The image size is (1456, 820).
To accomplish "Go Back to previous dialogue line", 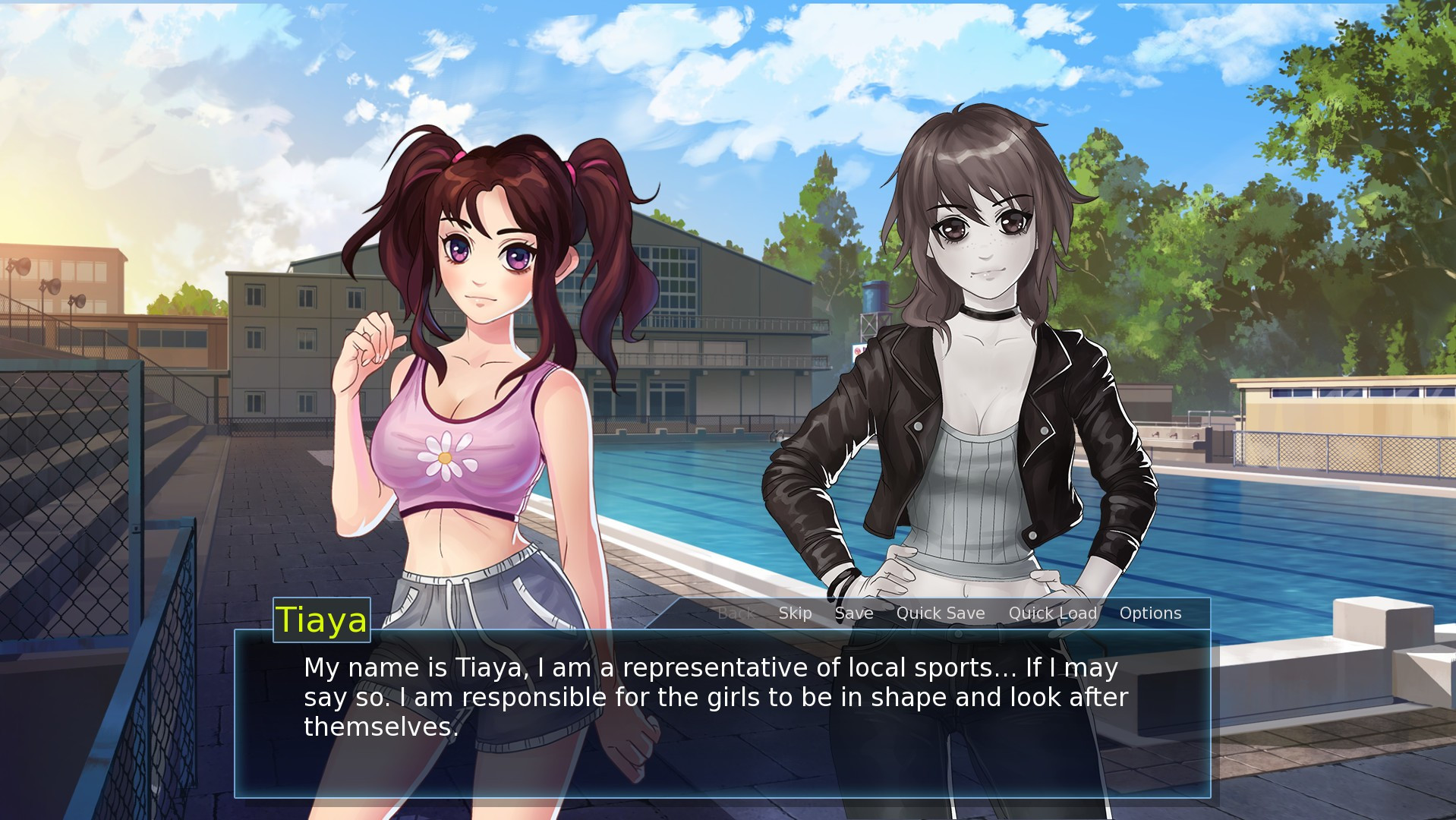I will click(735, 613).
